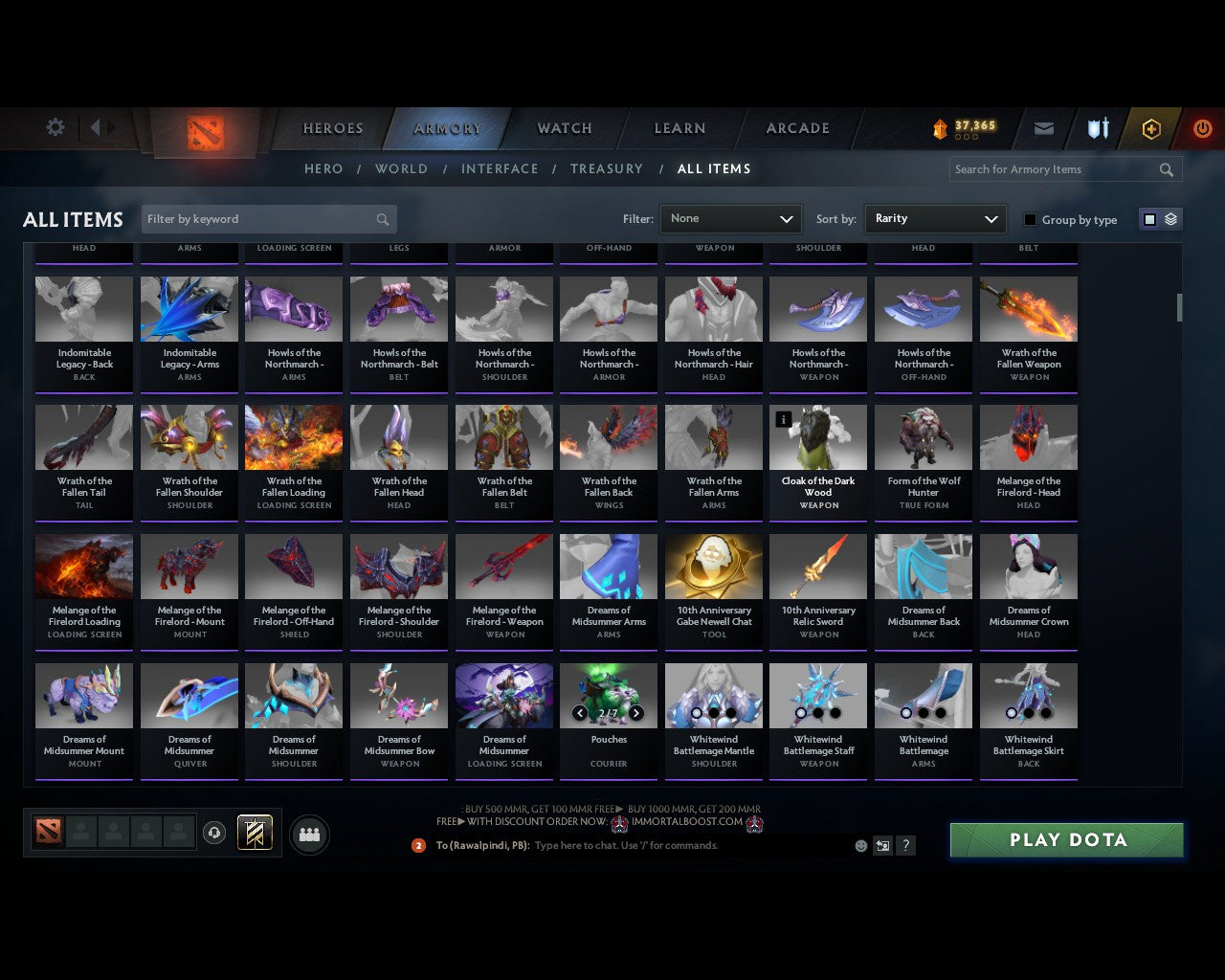1225x980 pixels.
Task: Click the next arrow on Pouches courier
Action: (635, 713)
